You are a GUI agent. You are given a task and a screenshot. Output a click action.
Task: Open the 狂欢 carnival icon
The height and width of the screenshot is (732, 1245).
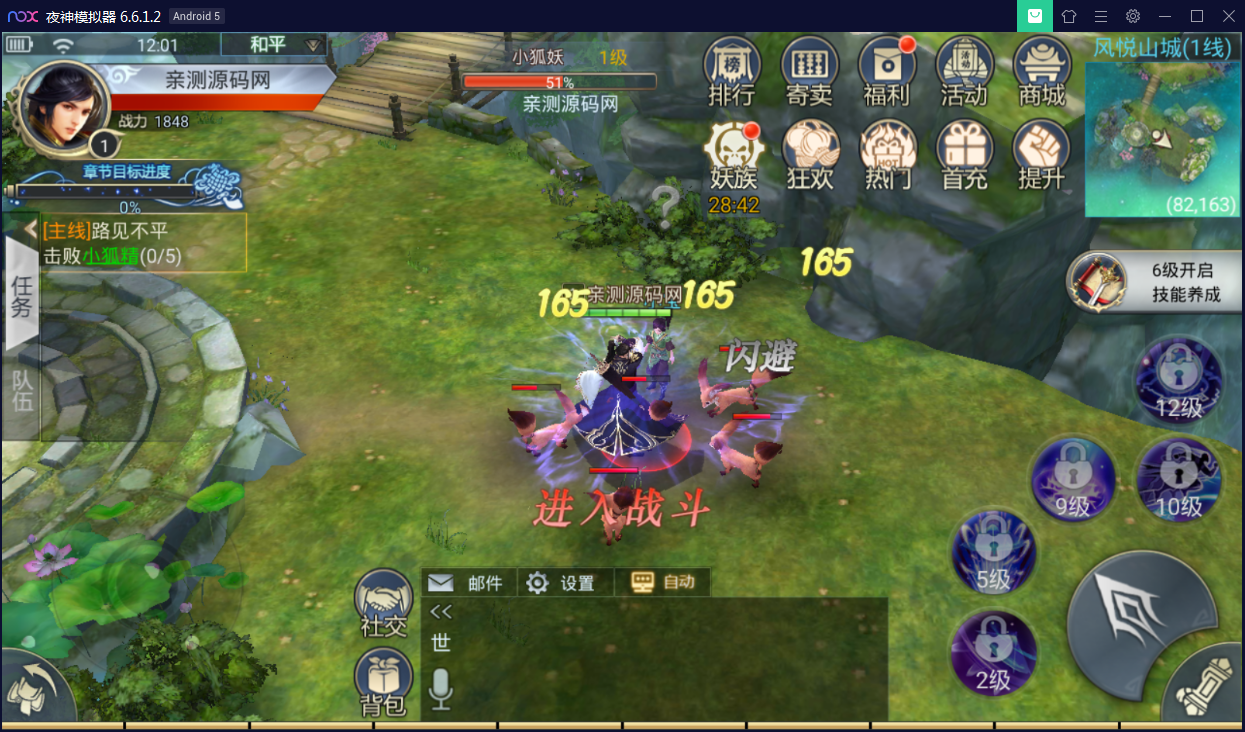point(810,156)
